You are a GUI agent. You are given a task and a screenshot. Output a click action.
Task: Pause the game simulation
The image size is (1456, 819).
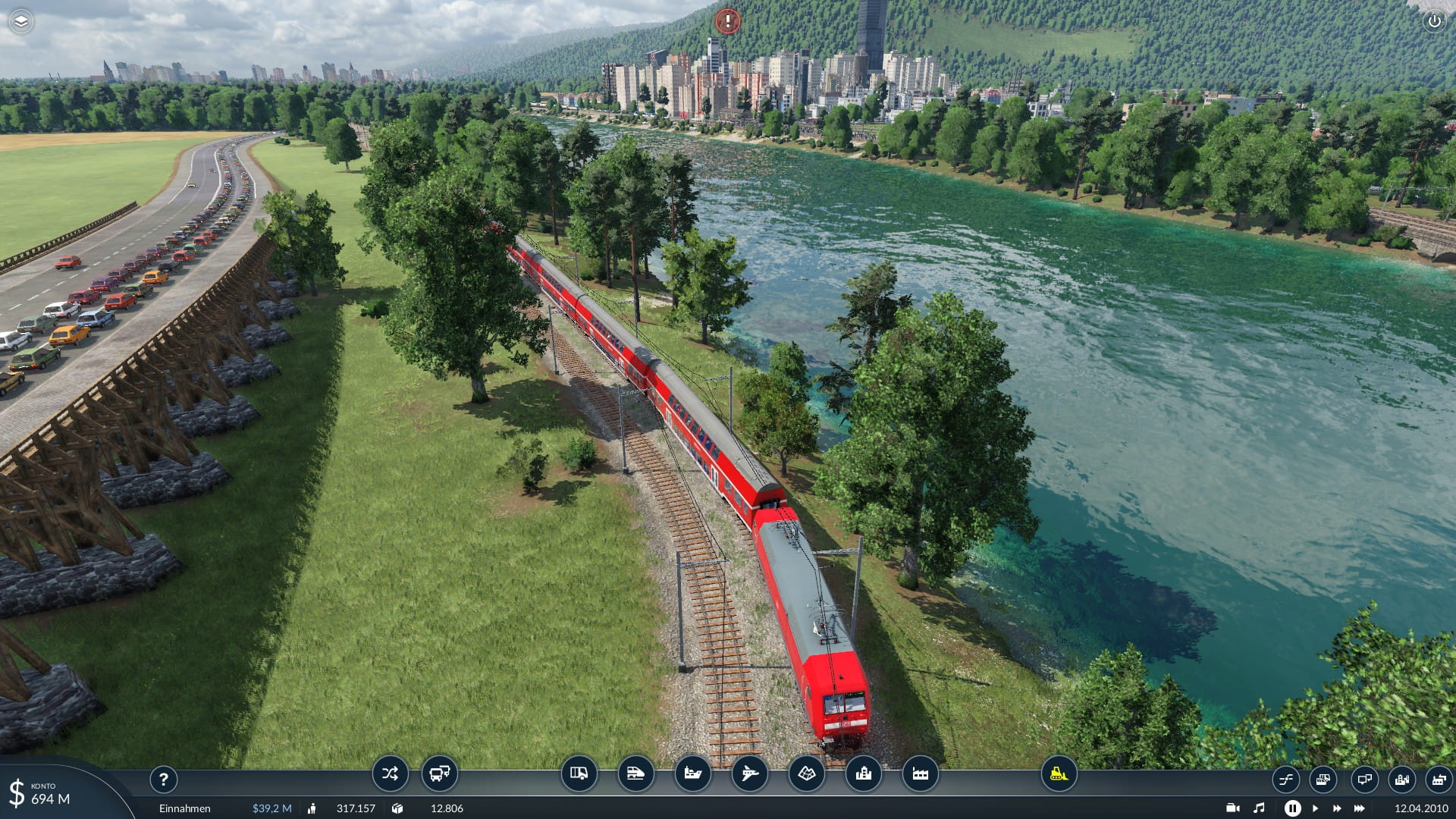(x=1292, y=808)
